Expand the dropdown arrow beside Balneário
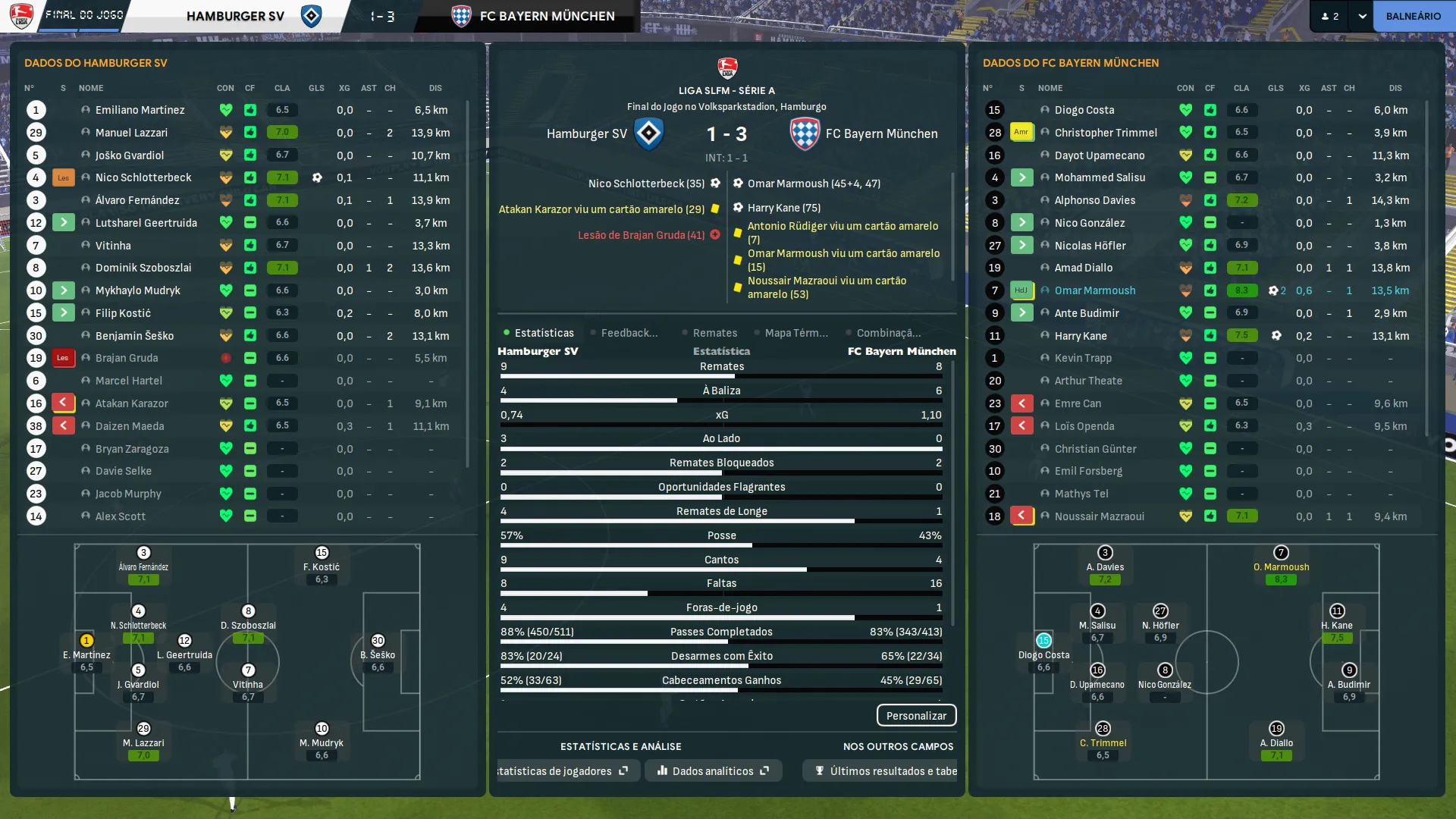 click(x=1362, y=16)
